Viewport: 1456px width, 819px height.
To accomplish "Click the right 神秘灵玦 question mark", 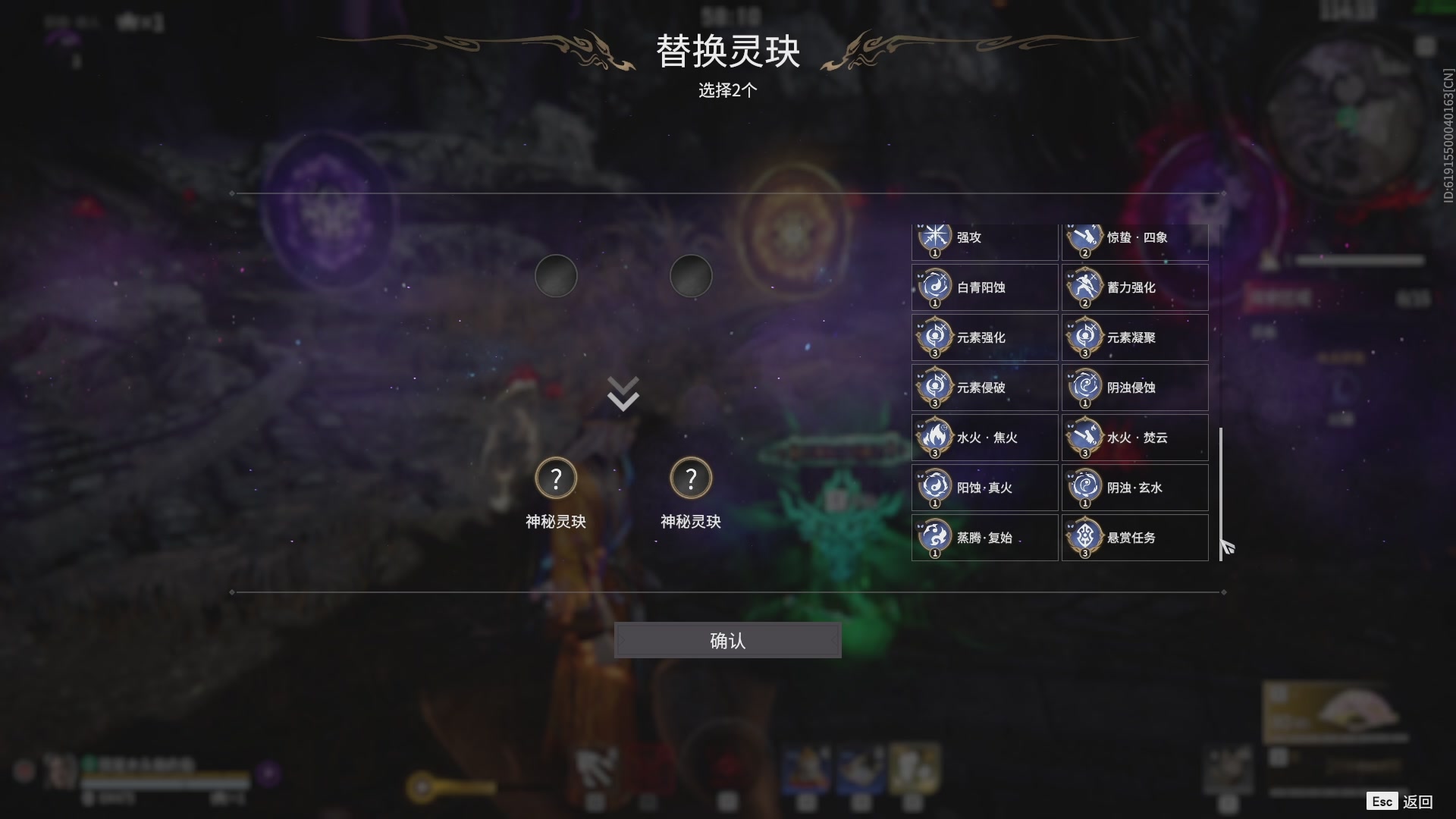I will (691, 478).
